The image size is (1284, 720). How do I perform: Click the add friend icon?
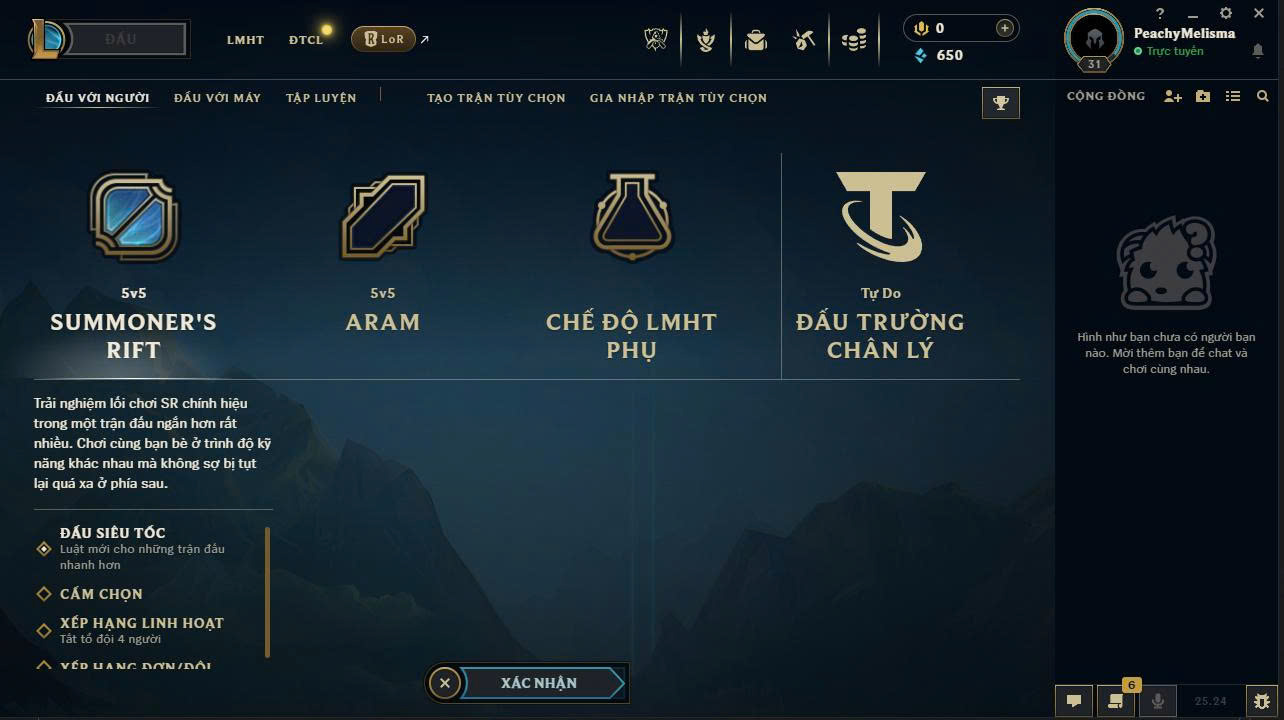pyautogui.click(x=1173, y=97)
